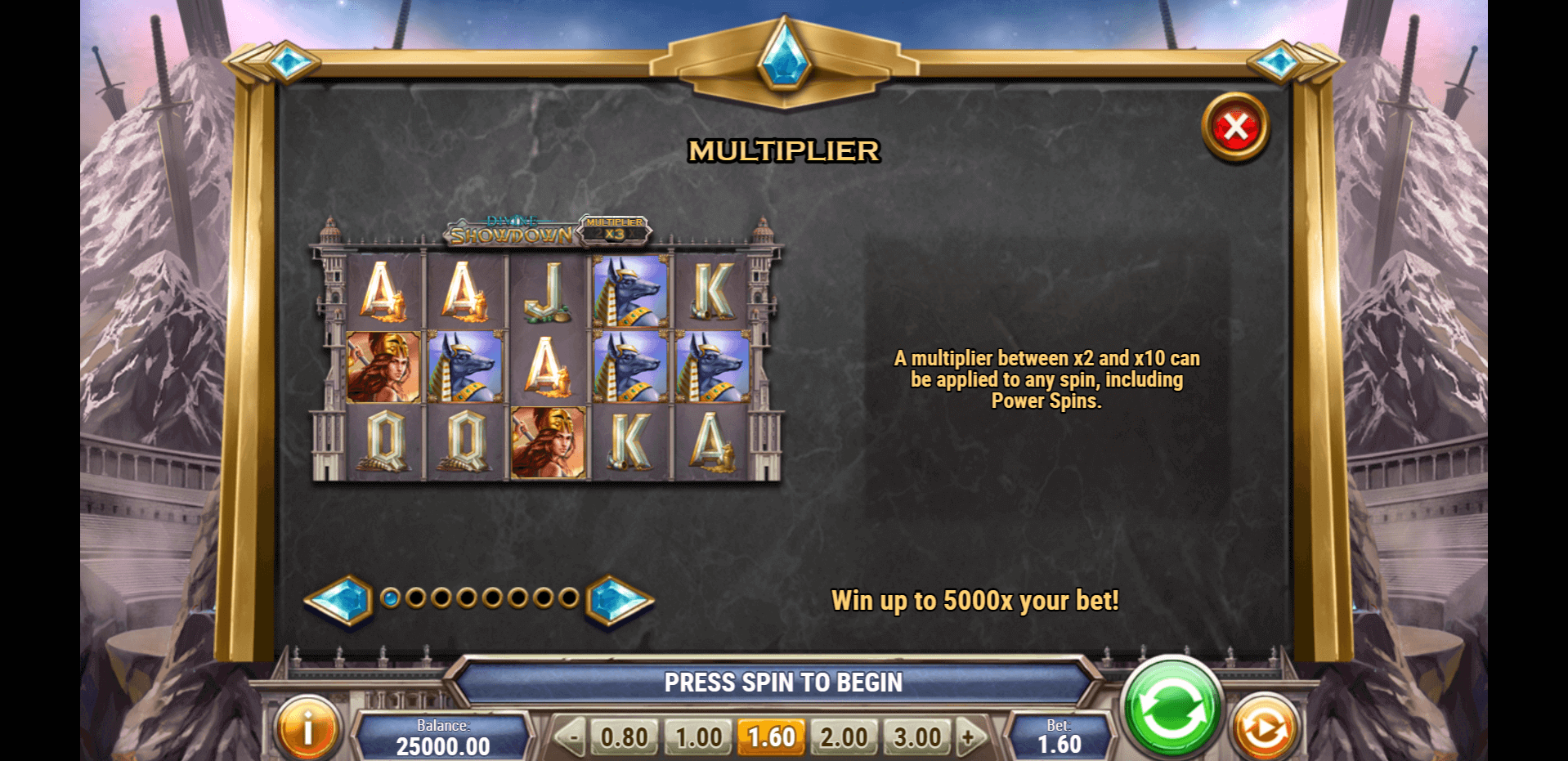Screen dimensions: 1568x761
Task: Decrease the bet with the minus arrow
Action: coord(572,737)
